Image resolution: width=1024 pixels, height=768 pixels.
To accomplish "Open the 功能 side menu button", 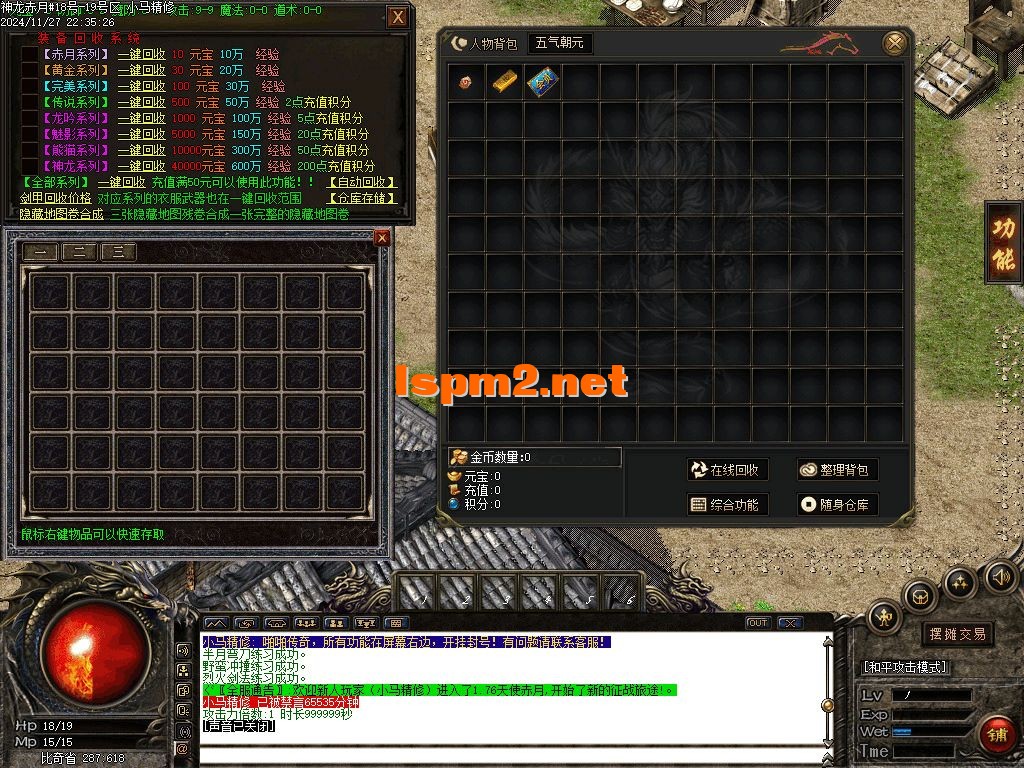I will click(1002, 242).
